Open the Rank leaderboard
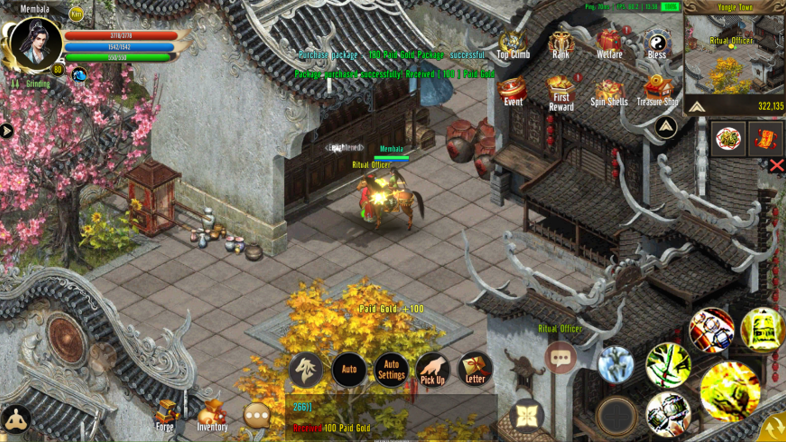 pos(561,43)
